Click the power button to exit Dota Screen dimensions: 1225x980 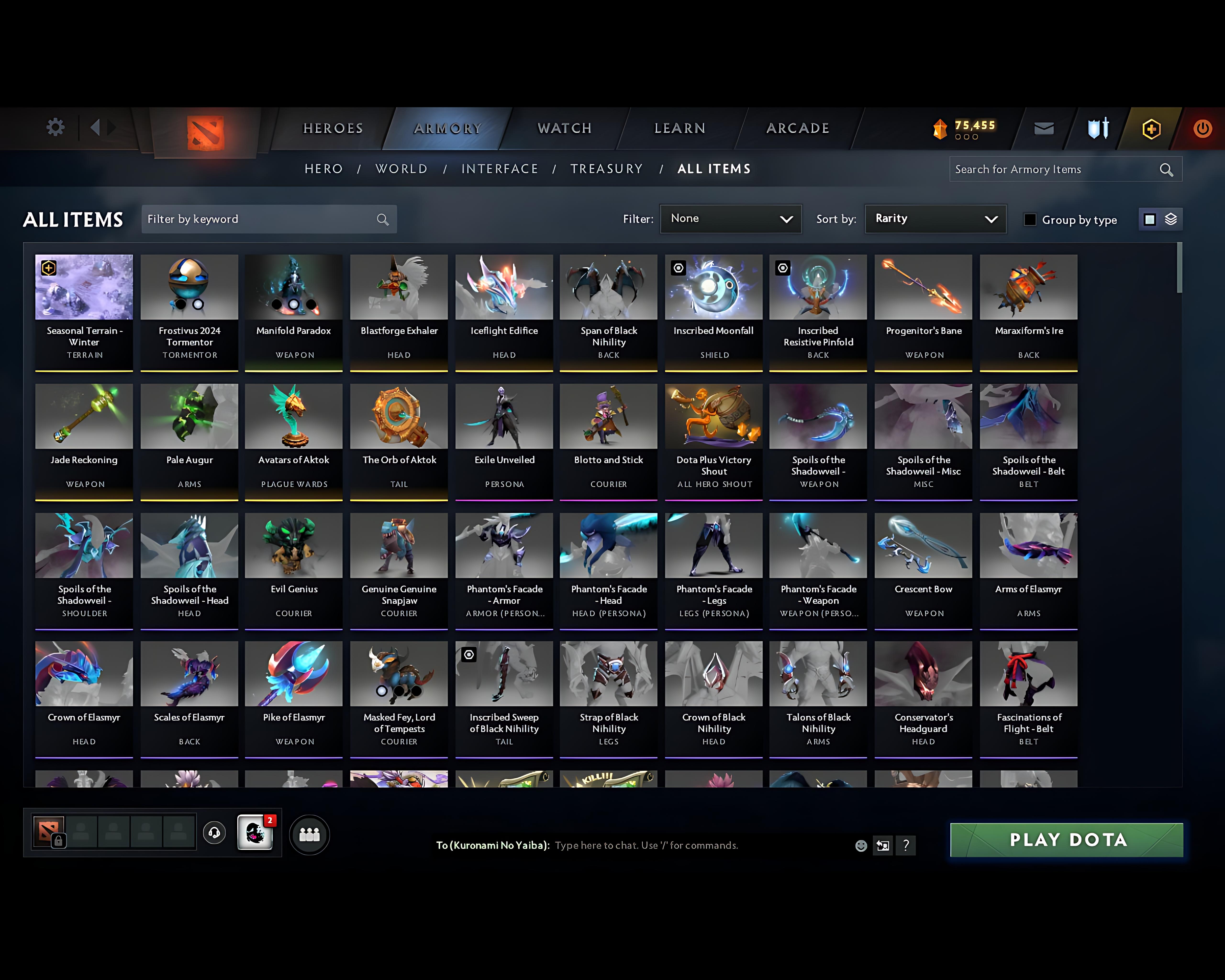coord(1203,128)
